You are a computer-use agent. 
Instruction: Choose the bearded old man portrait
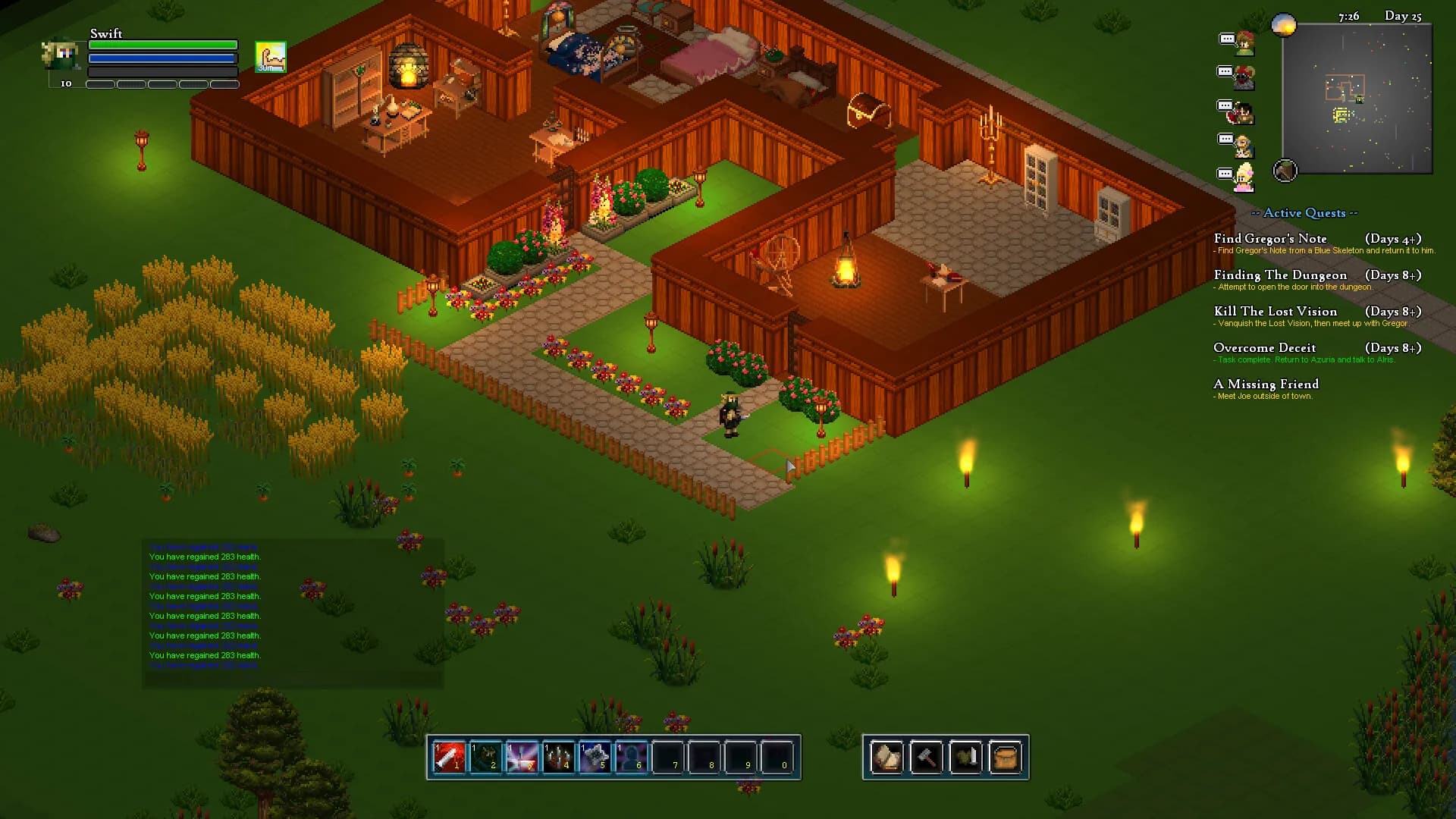click(1244, 145)
